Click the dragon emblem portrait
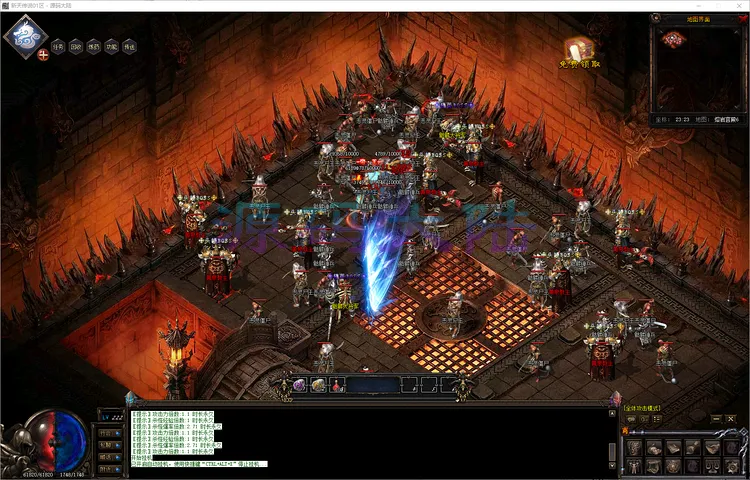The image size is (750, 480). click(x=24, y=36)
